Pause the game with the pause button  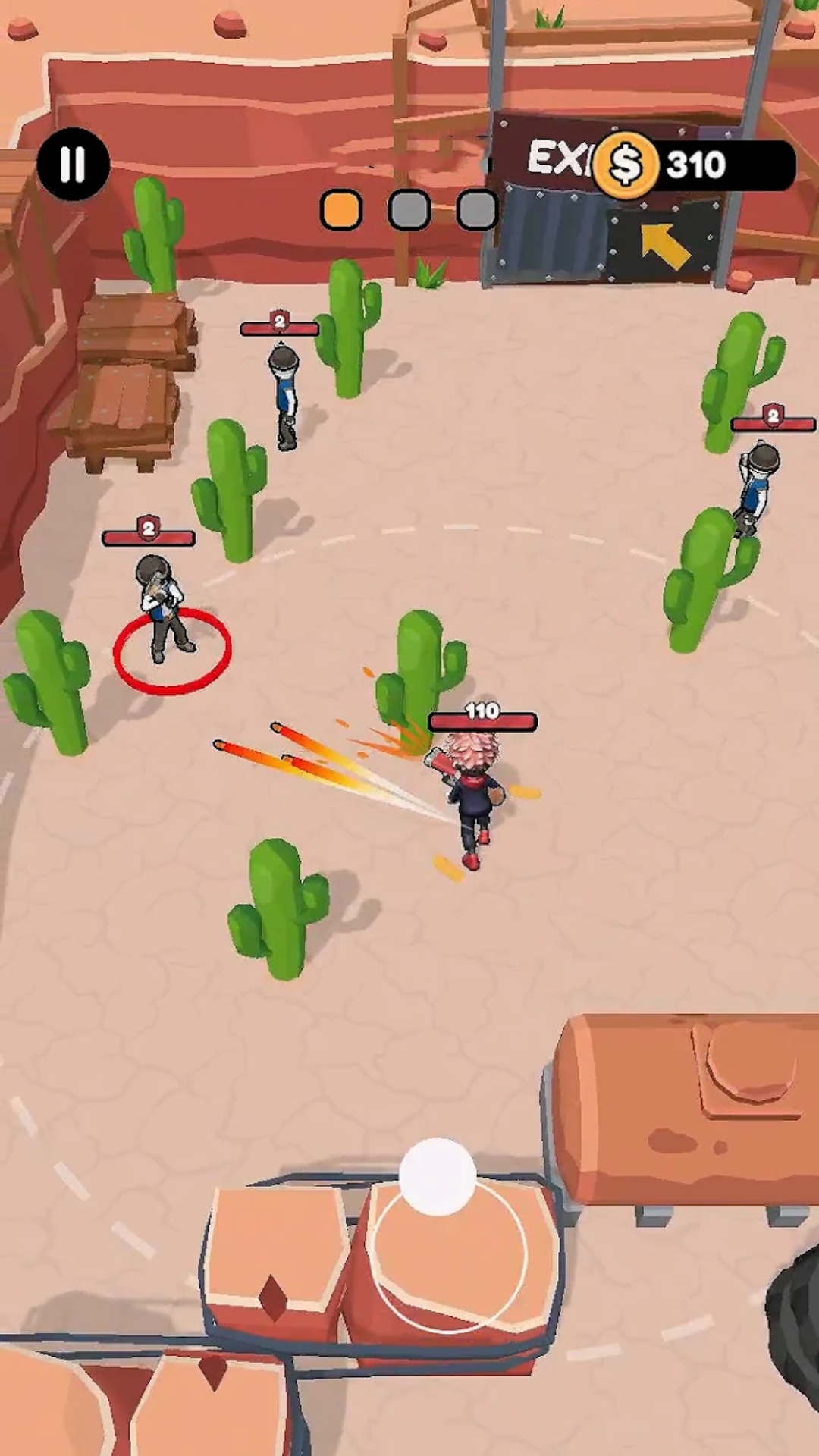pos(73,164)
